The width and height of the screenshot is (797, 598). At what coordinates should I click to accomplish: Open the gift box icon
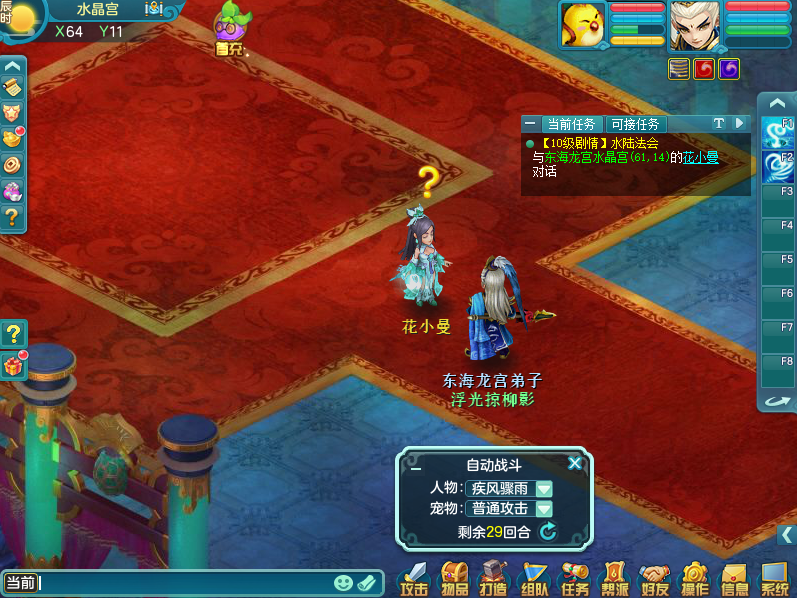point(13,366)
